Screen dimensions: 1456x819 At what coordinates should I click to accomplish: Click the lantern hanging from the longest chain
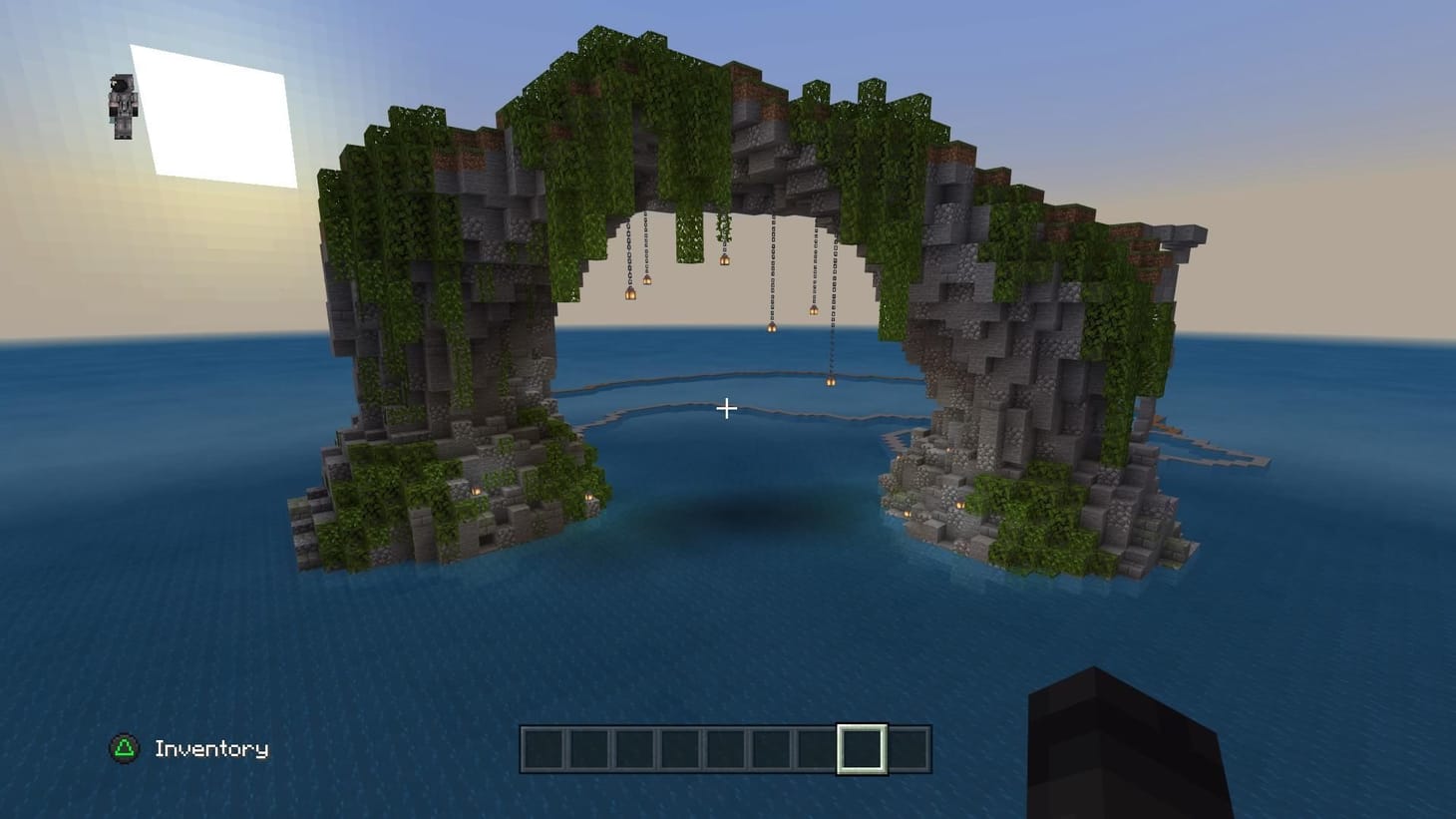831,380
